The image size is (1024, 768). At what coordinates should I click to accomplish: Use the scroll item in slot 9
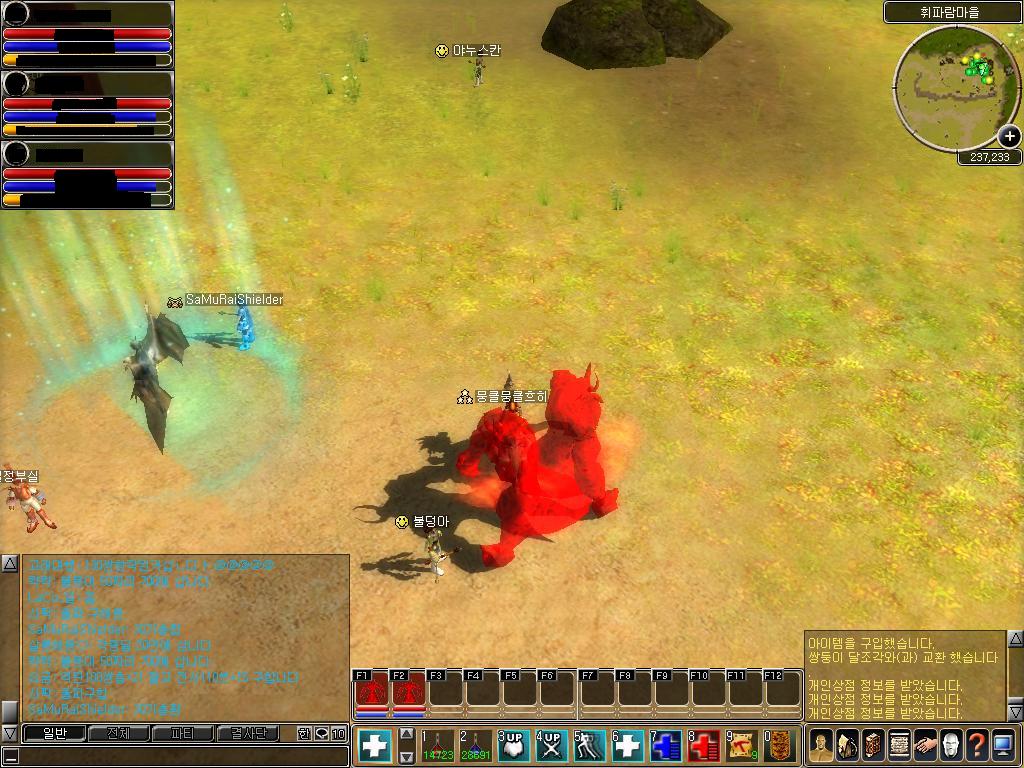pos(741,746)
